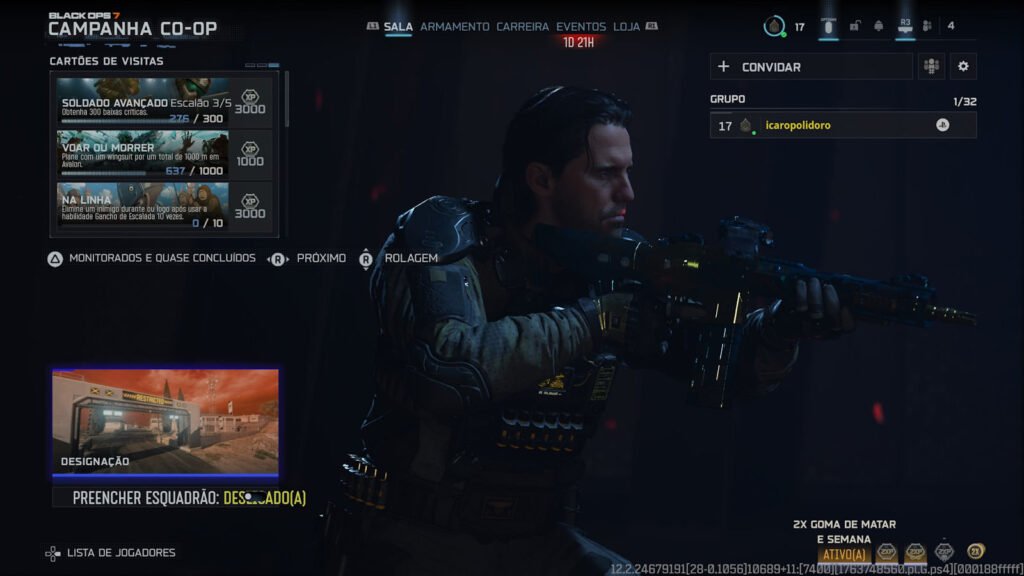The image size is (1024, 576).
Task: Switch to the SALA tab
Action: tap(398, 27)
